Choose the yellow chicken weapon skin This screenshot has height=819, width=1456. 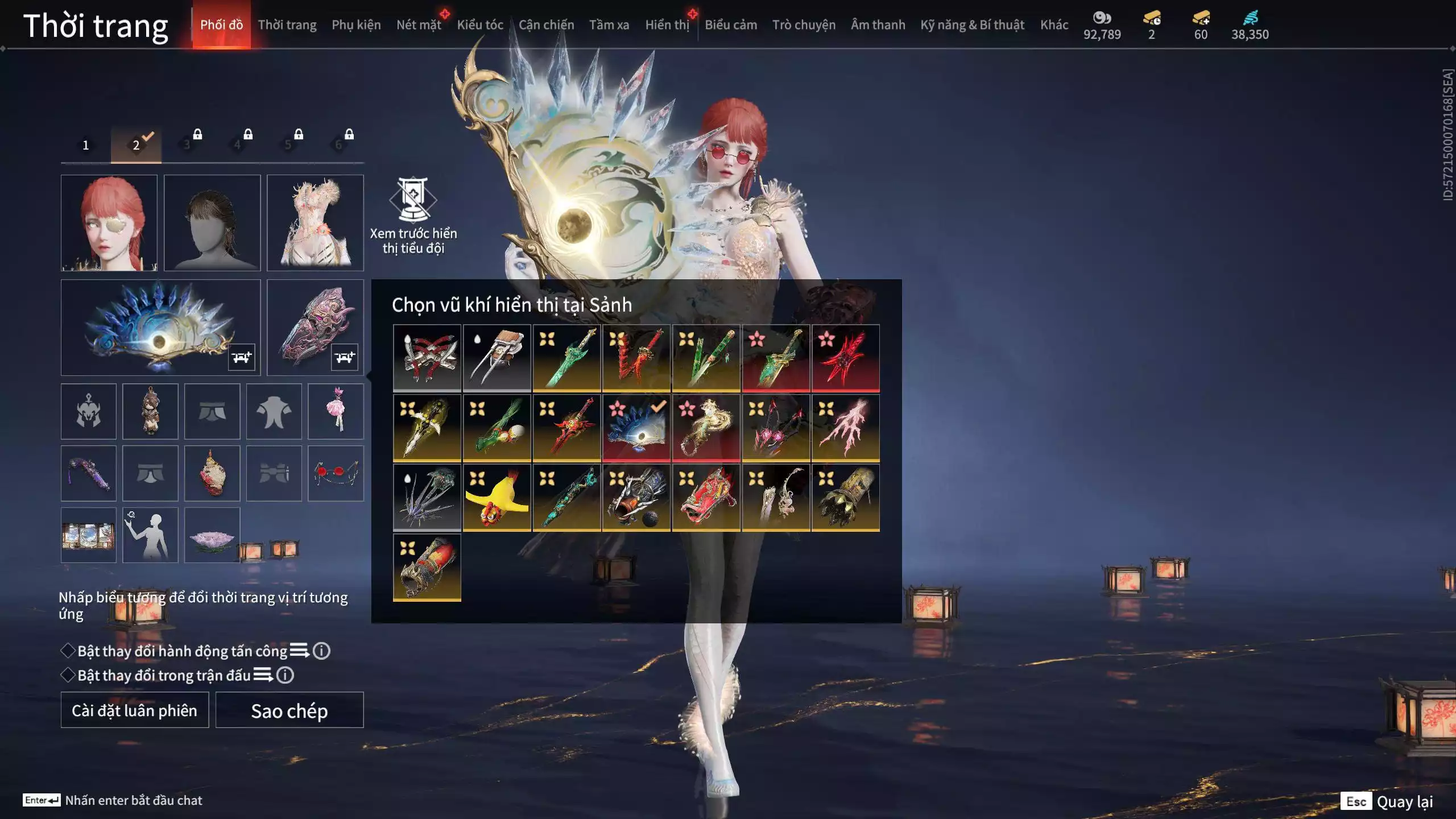(x=497, y=498)
